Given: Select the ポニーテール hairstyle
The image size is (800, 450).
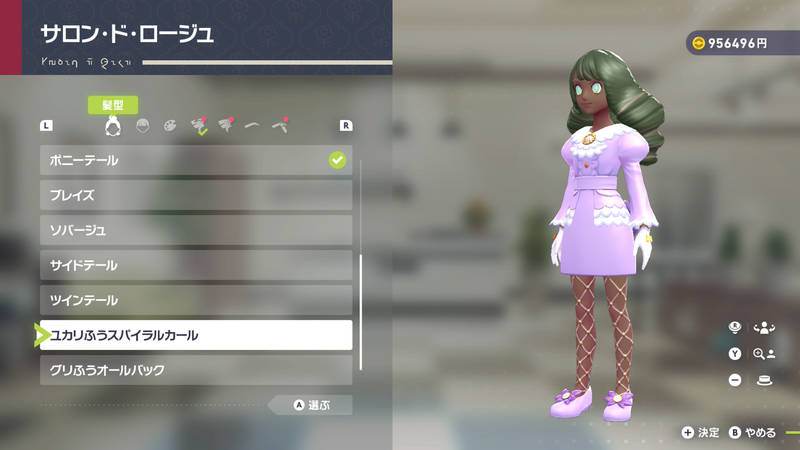Looking at the screenshot, I should coord(195,160).
